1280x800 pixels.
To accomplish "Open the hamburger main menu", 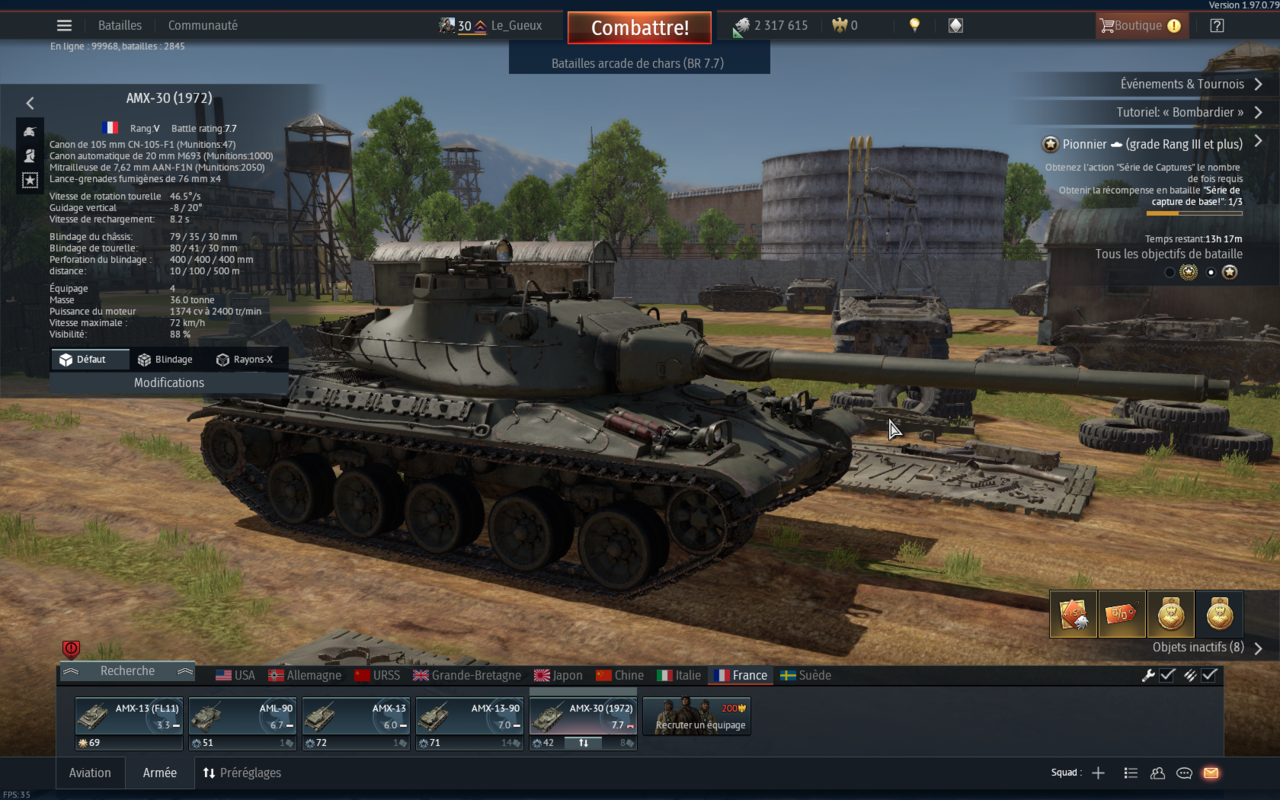I will [64, 26].
